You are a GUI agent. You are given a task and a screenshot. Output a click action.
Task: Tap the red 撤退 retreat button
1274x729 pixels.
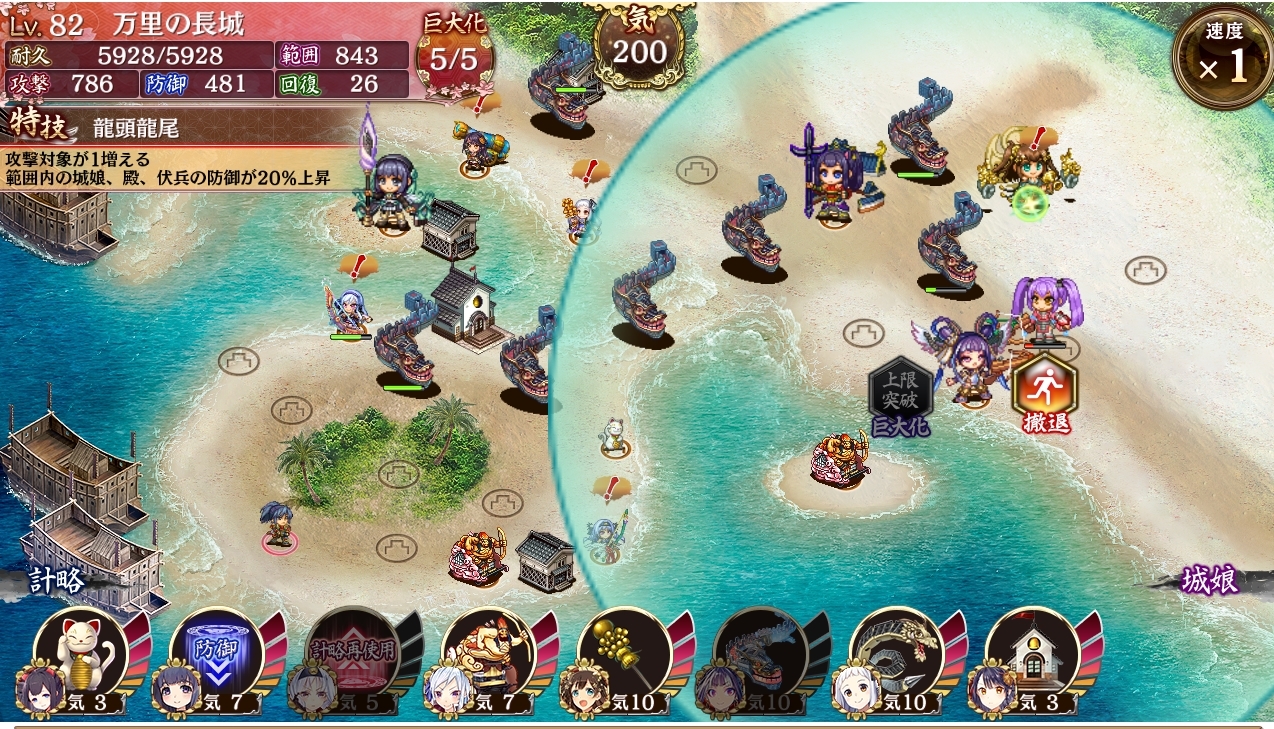[1045, 395]
